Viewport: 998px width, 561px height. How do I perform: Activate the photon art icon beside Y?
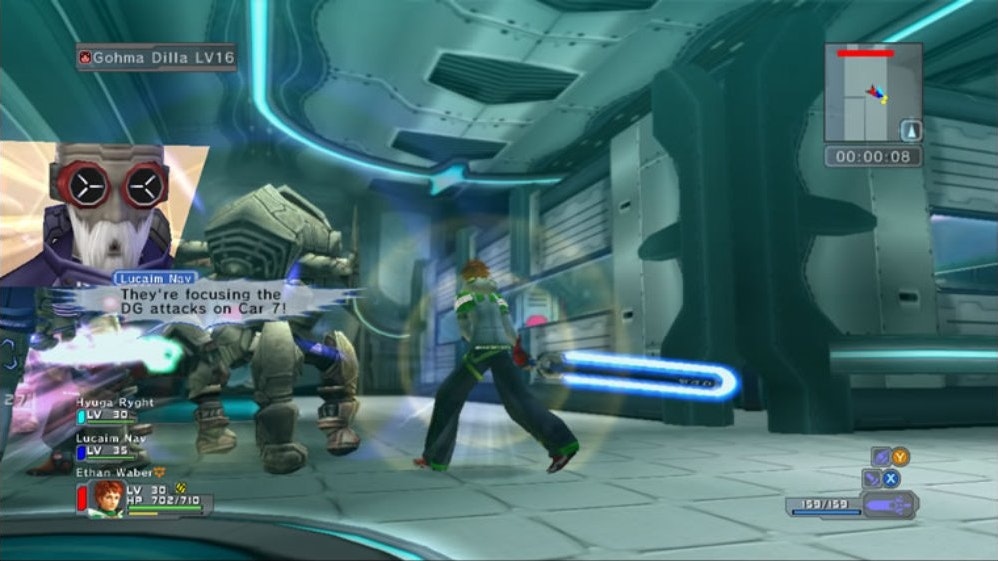(x=881, y=457)
